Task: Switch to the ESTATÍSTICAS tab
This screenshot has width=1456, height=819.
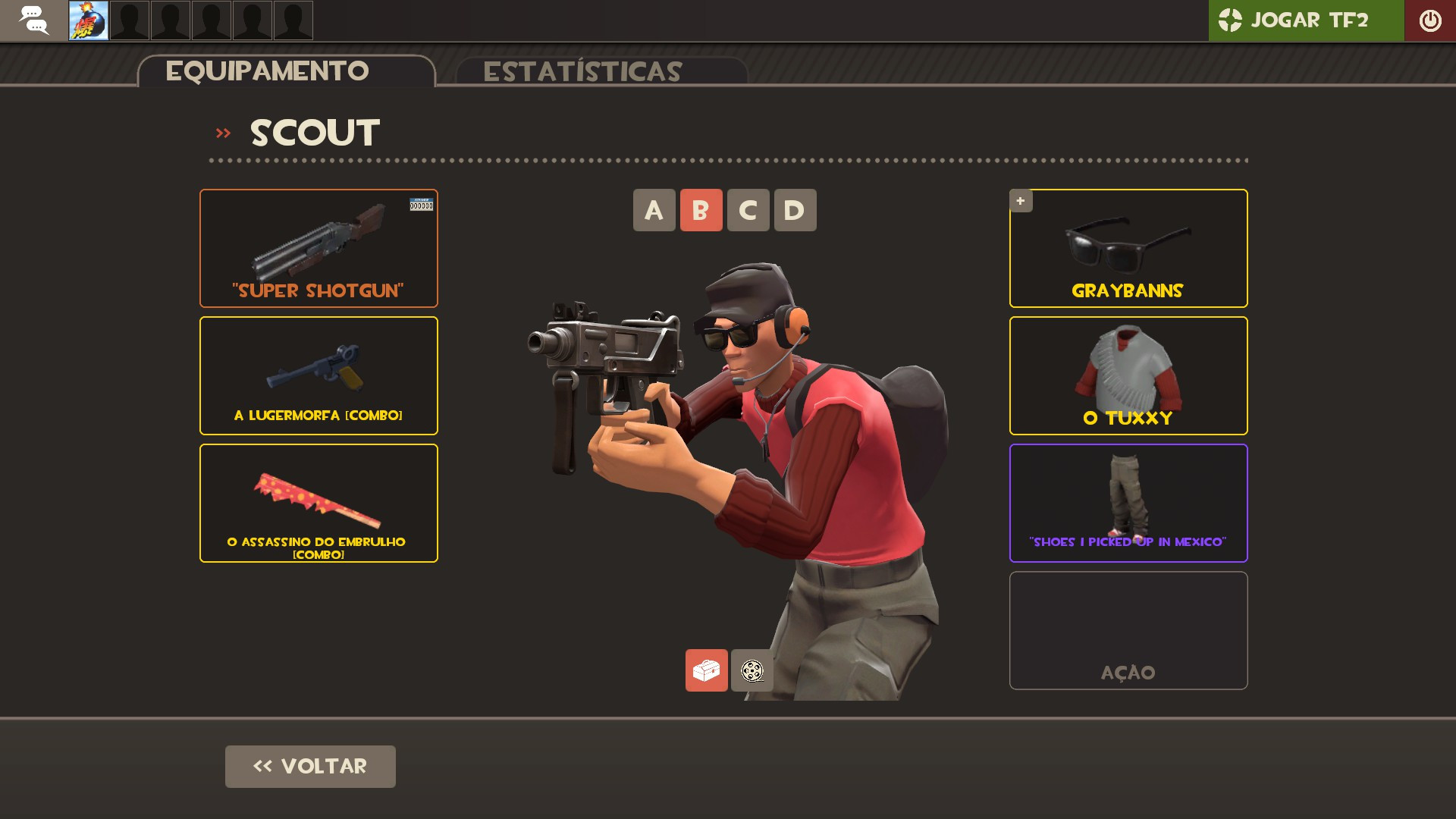Action: click(x=584, y=72)
